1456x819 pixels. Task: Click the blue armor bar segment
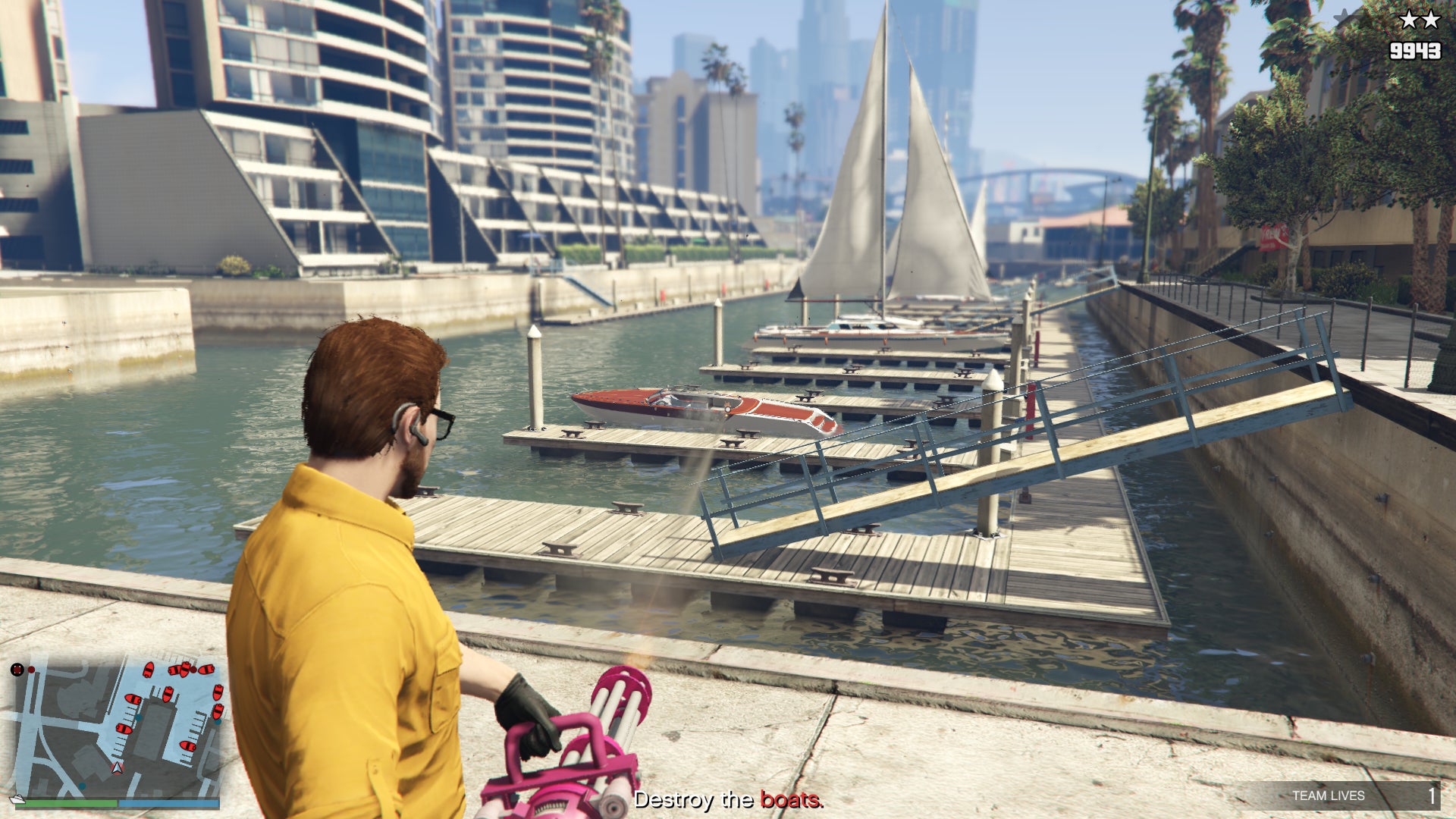(x=170, y=802)
